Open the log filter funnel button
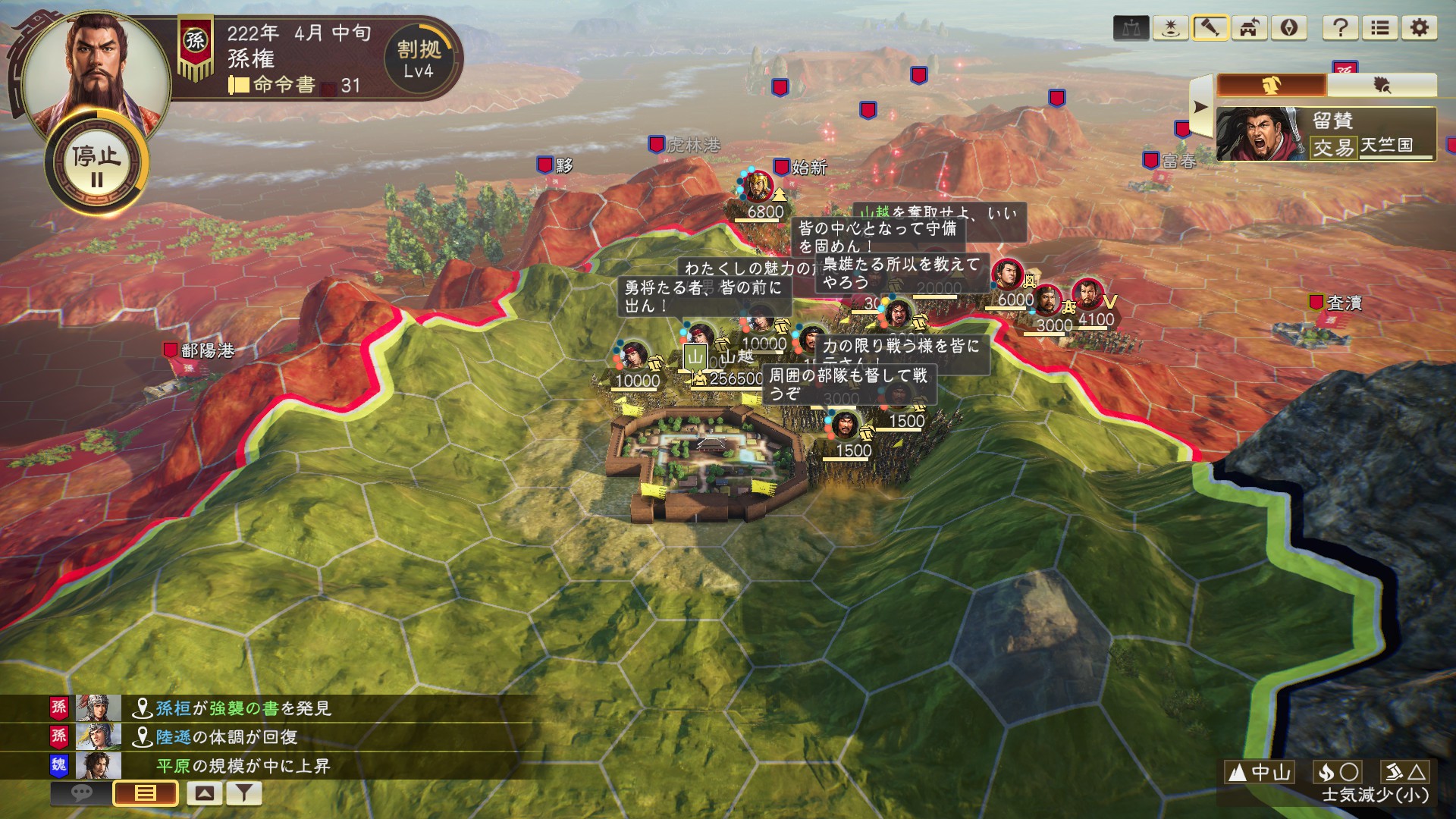The height and width of the screenshot is (819, 1456). tap(243, 793)
